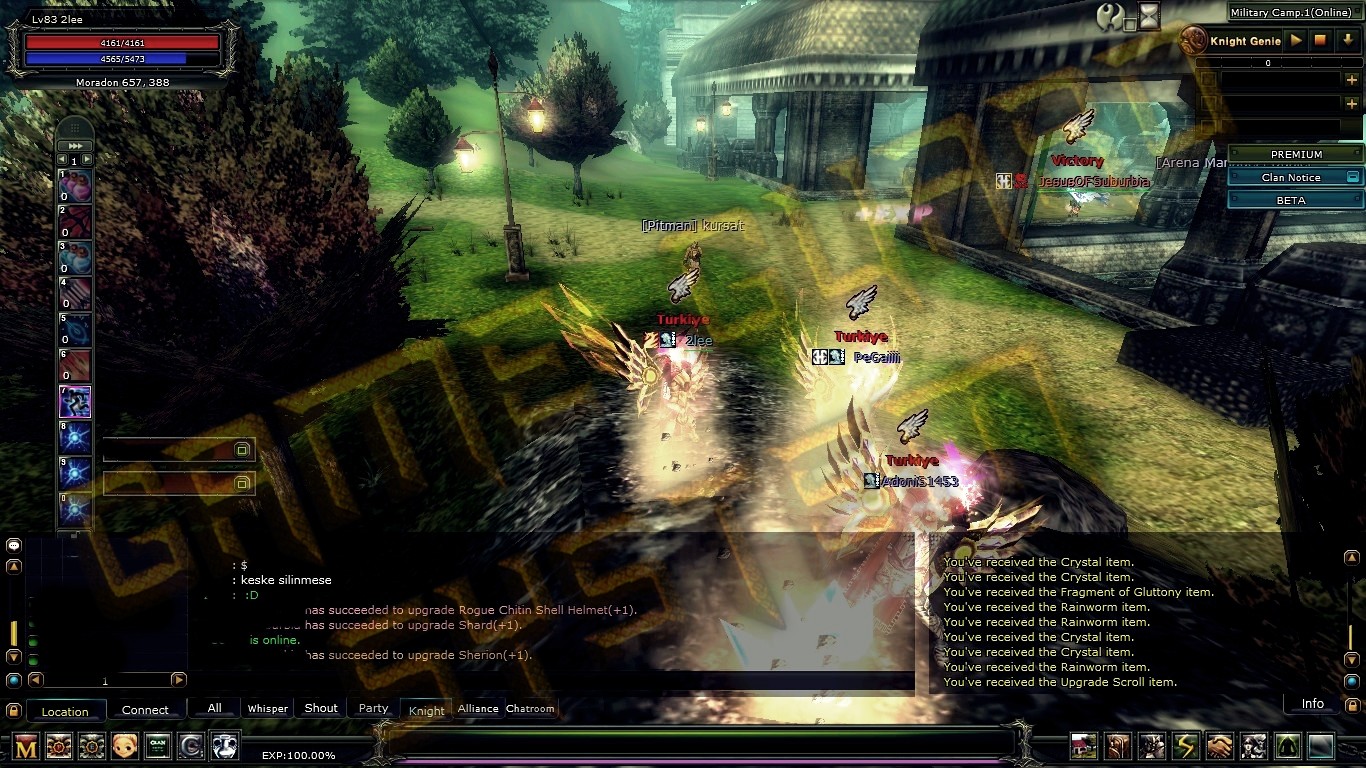Open the Info log tab
The height and width of the screenshot is (768, 1366).
pos(1312,704)
